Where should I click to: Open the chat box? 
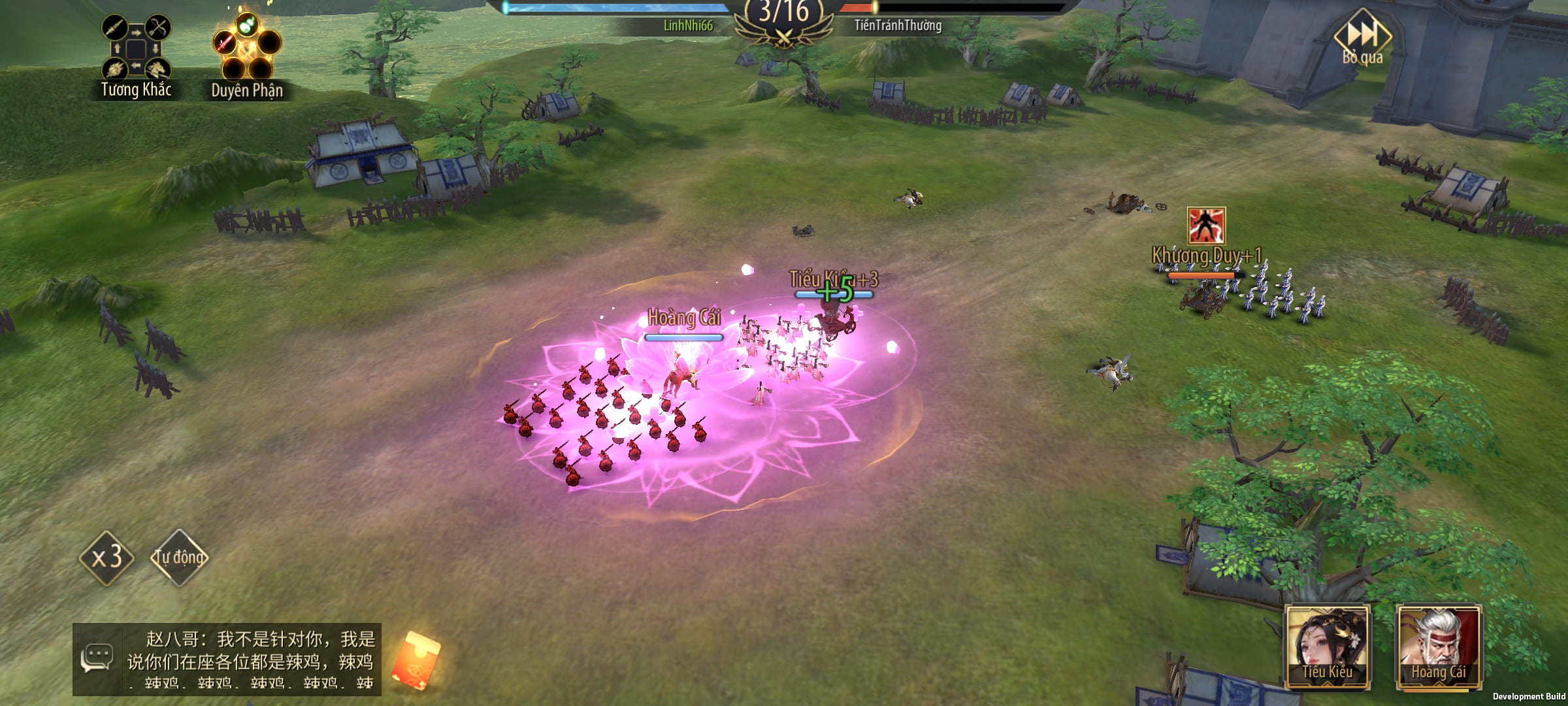click(227, 659)
